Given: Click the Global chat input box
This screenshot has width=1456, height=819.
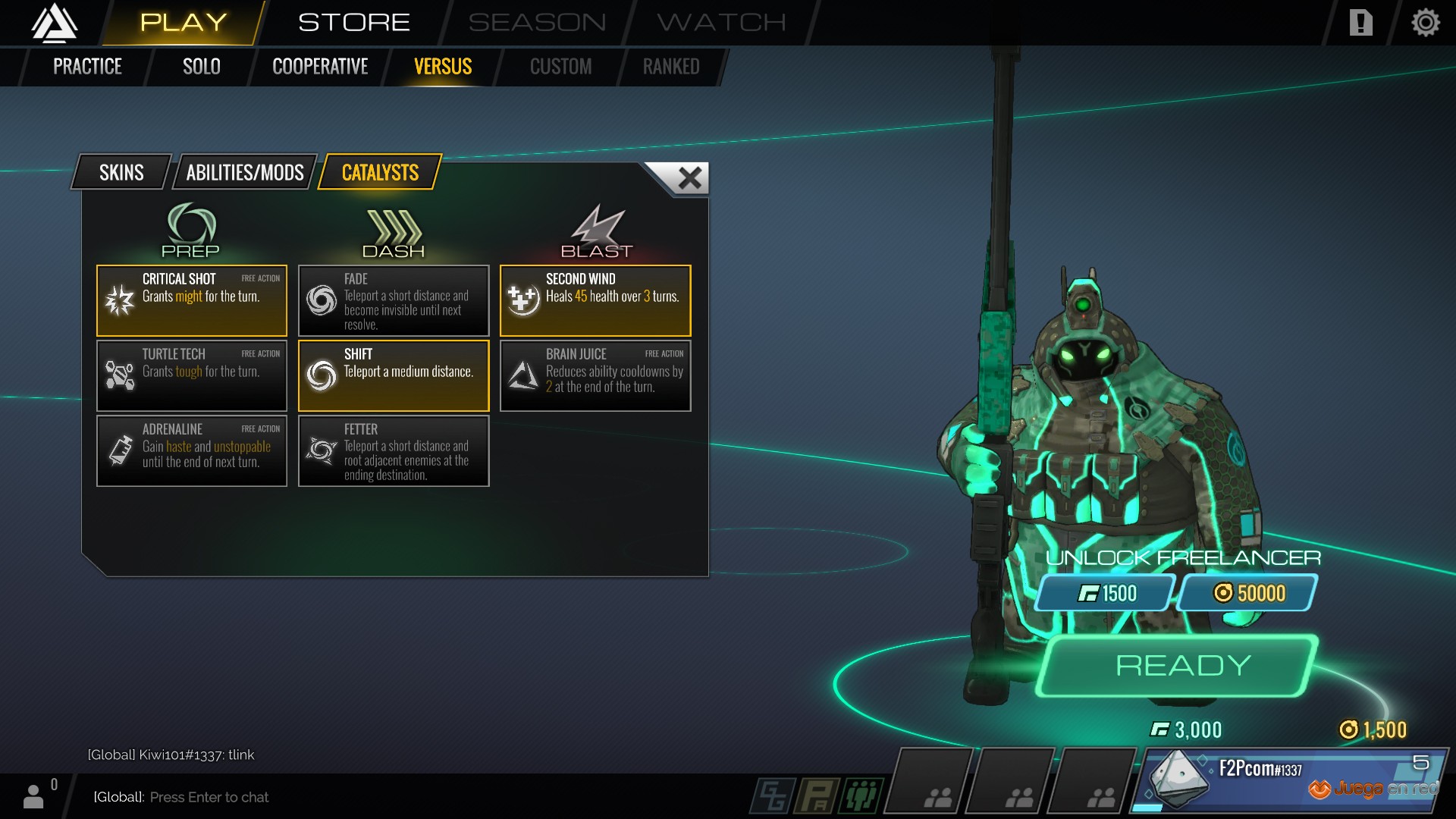Looking at the screenshot, I should (x=379, y=797).
